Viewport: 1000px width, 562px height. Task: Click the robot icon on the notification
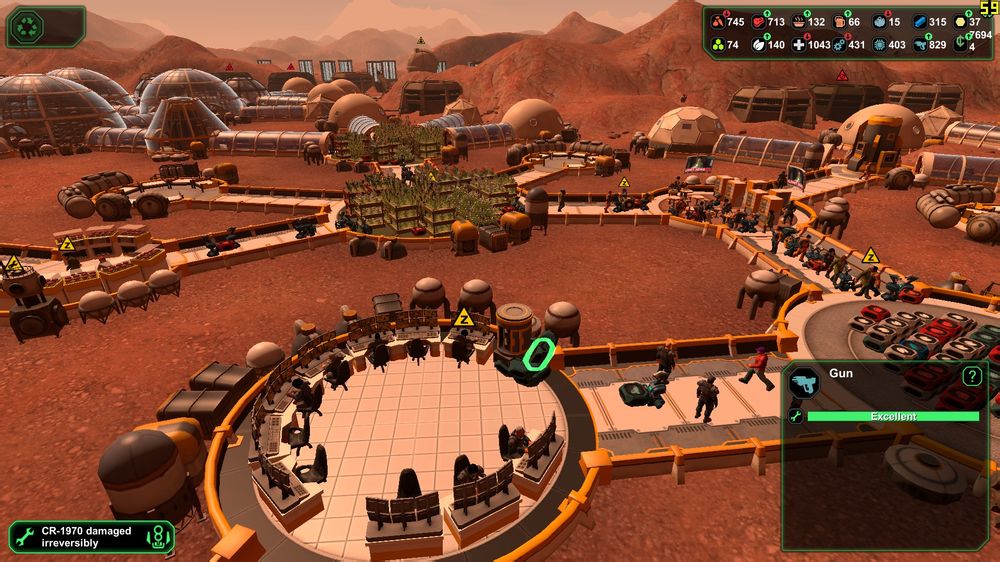tap(157, 538)
